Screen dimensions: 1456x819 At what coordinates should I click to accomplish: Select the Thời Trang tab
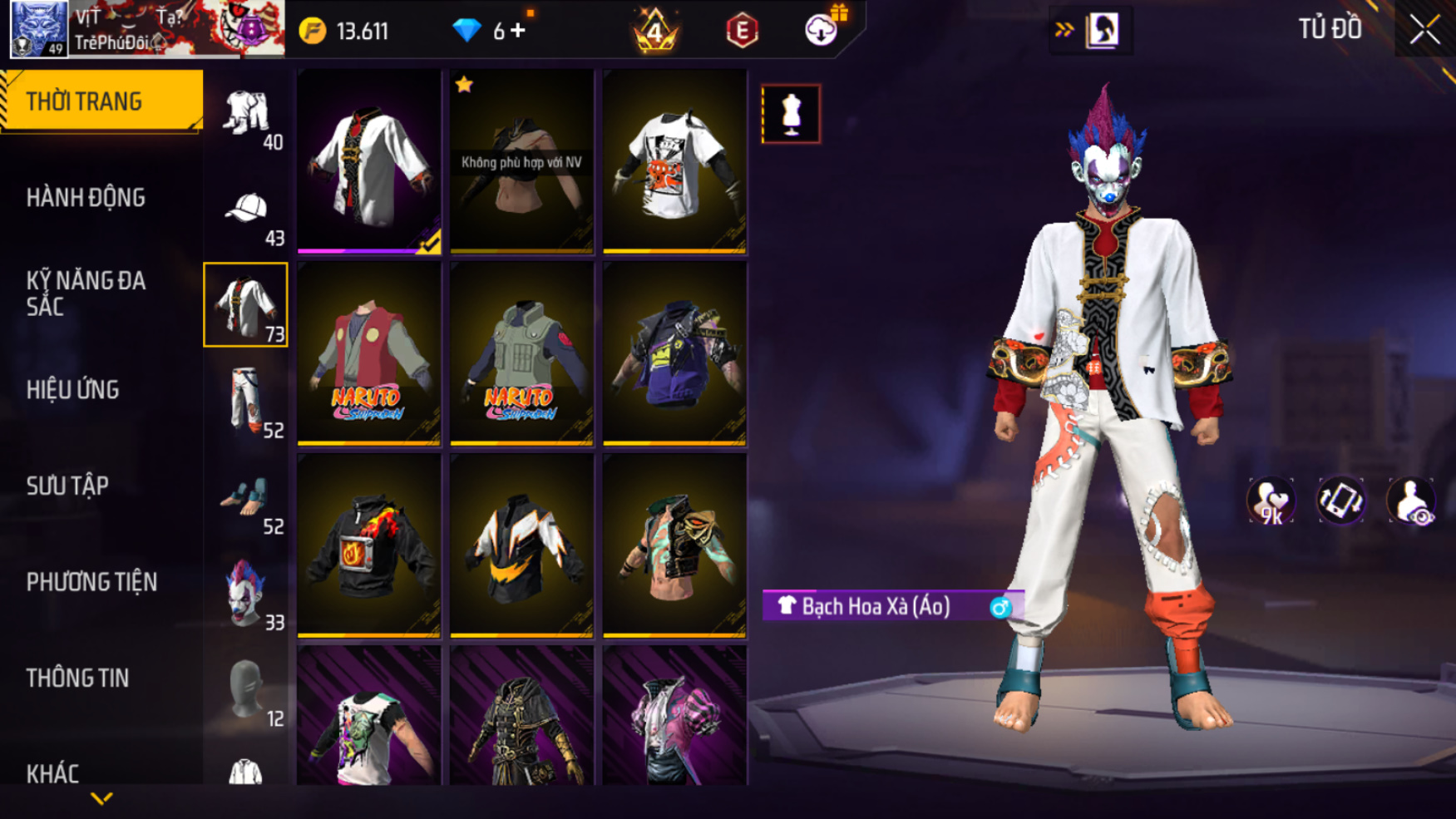point(84,101)
